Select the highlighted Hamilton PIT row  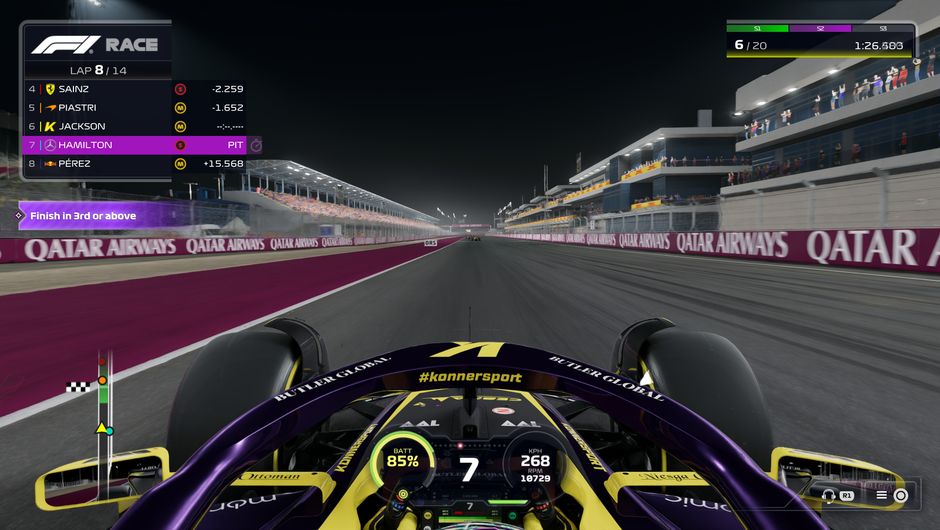[x=135, y=145]
